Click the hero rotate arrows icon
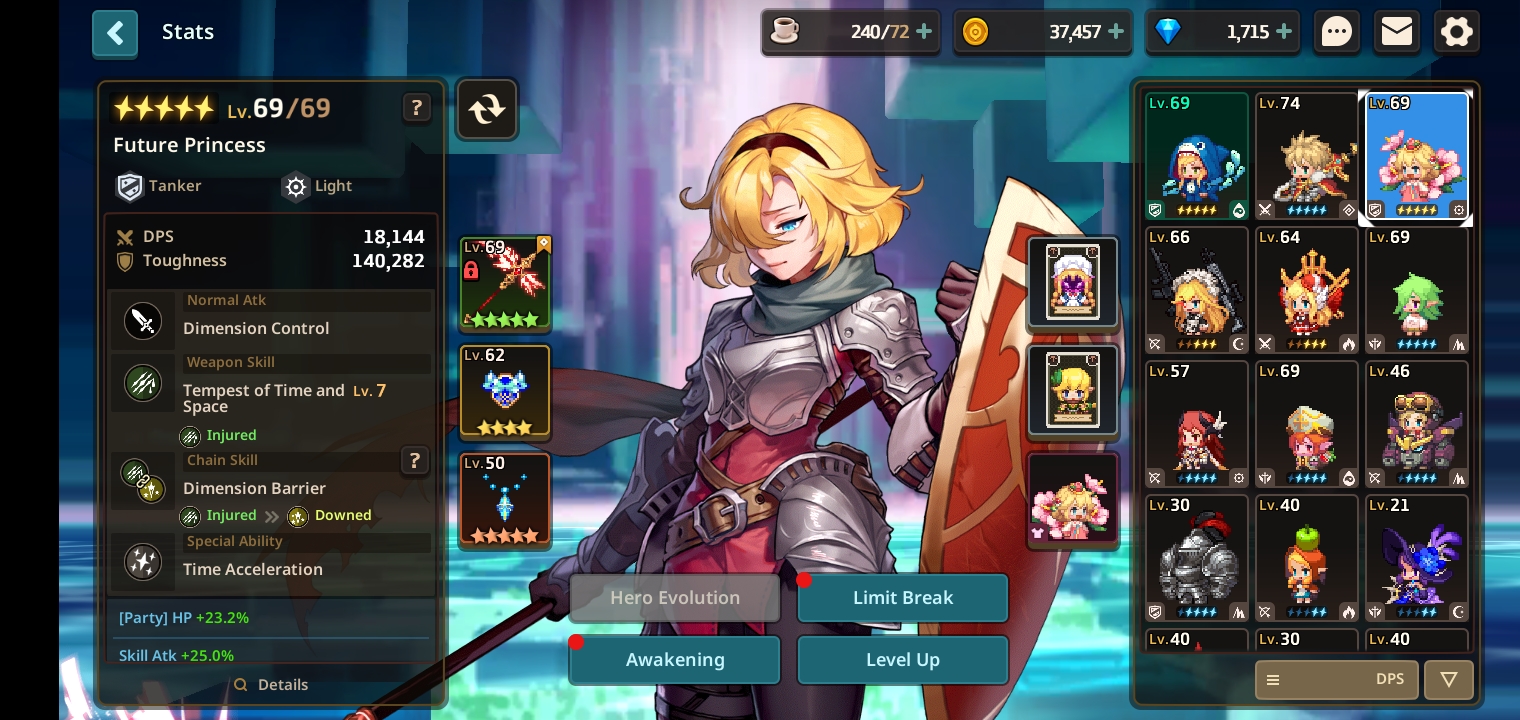 pos(487,108)
